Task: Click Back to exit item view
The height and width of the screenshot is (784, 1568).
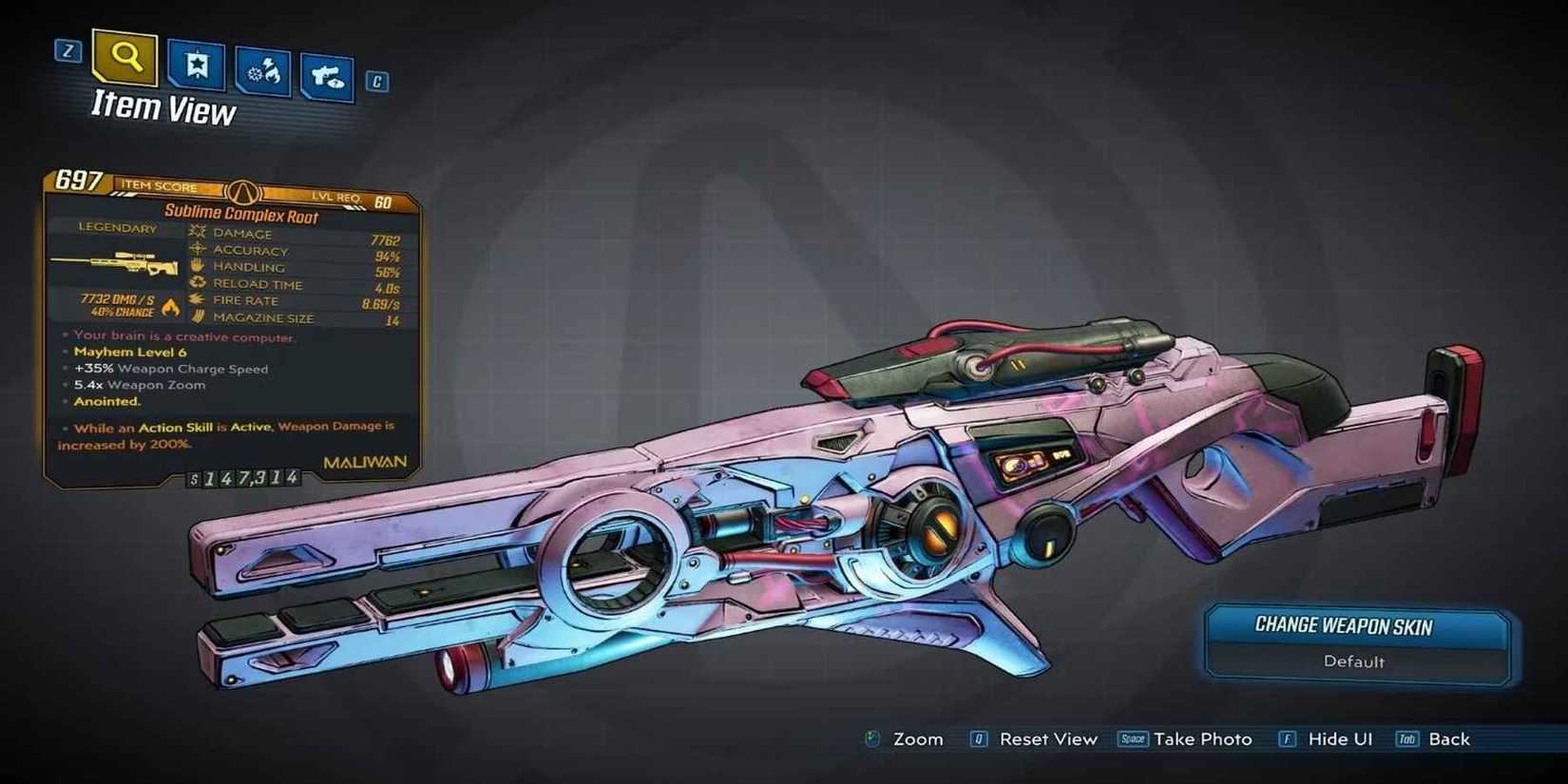Action: coord(1448,738)
